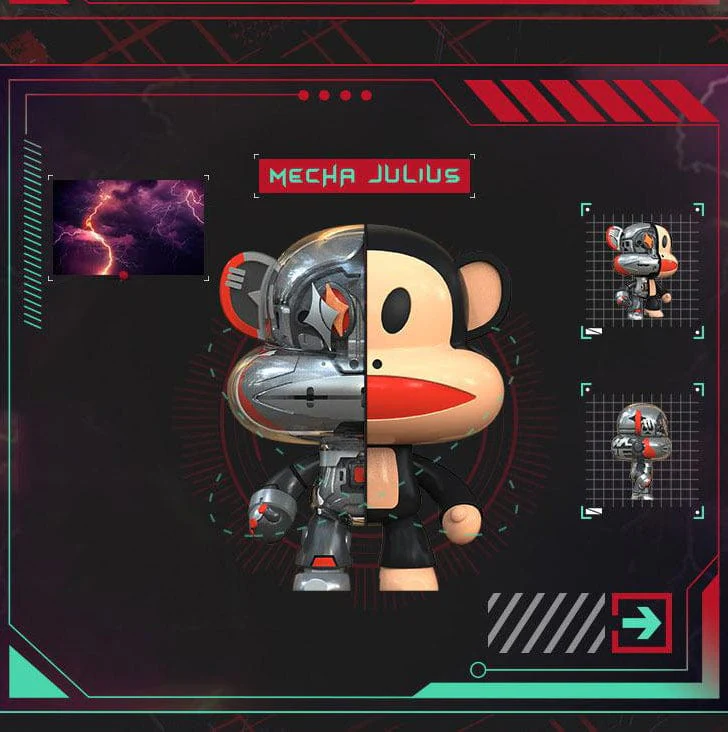Select the Mecha Julius name label
728x732 pixels.
(x=364, y=176)
